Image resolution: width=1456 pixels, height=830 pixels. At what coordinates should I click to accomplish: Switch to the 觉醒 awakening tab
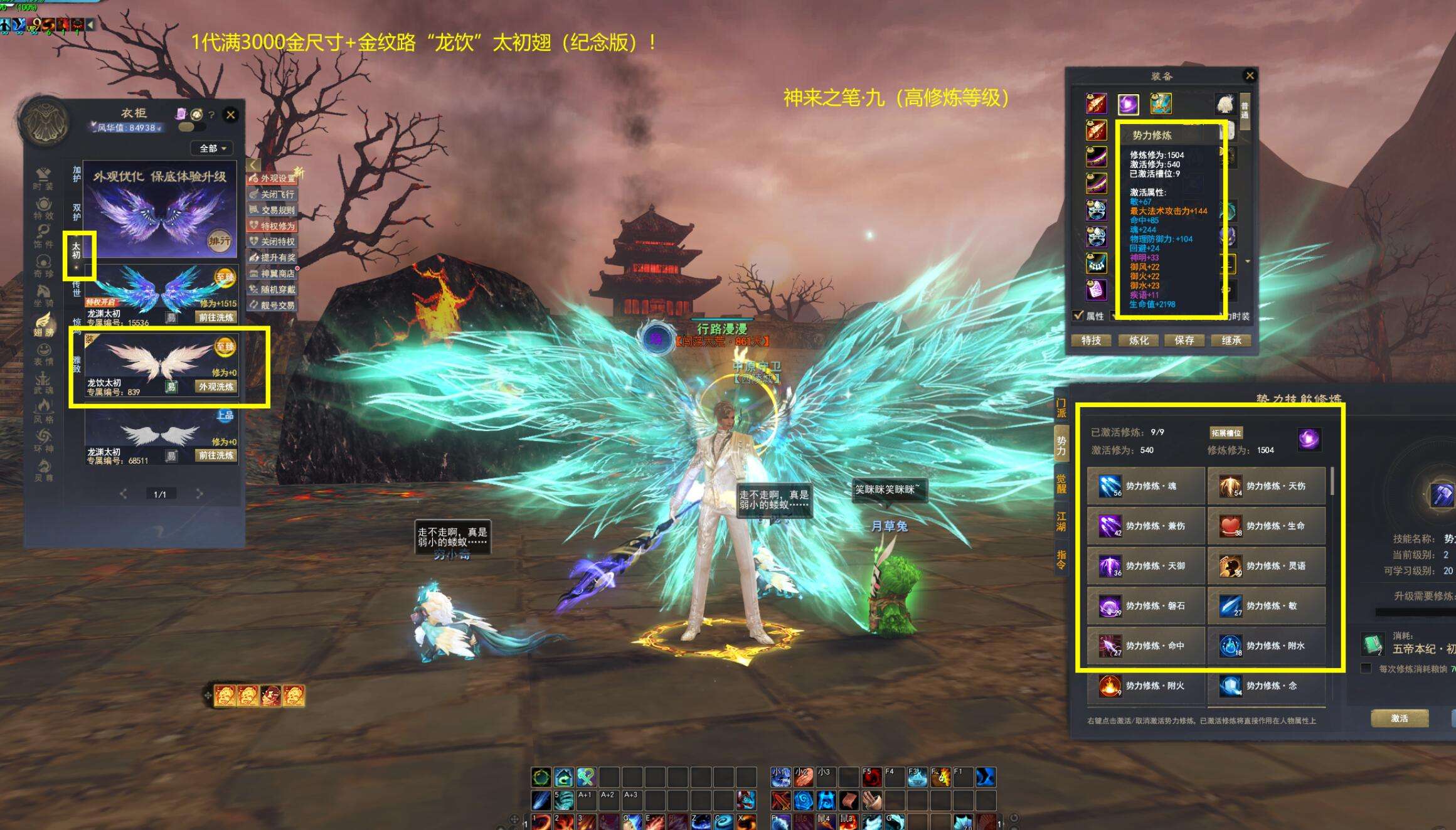tap(1061, 482)
